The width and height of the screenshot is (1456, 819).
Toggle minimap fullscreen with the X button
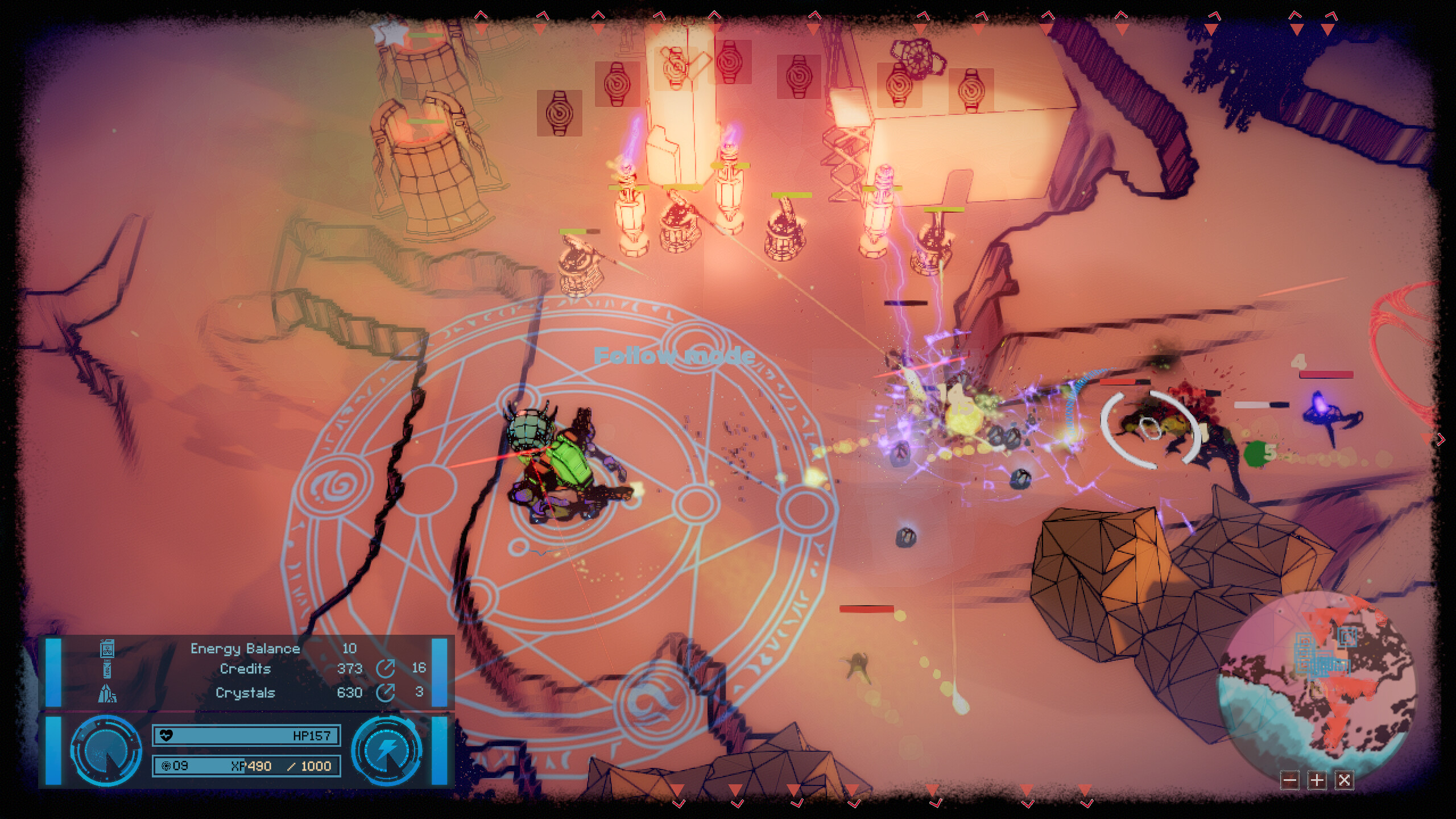click(1345, 781)
